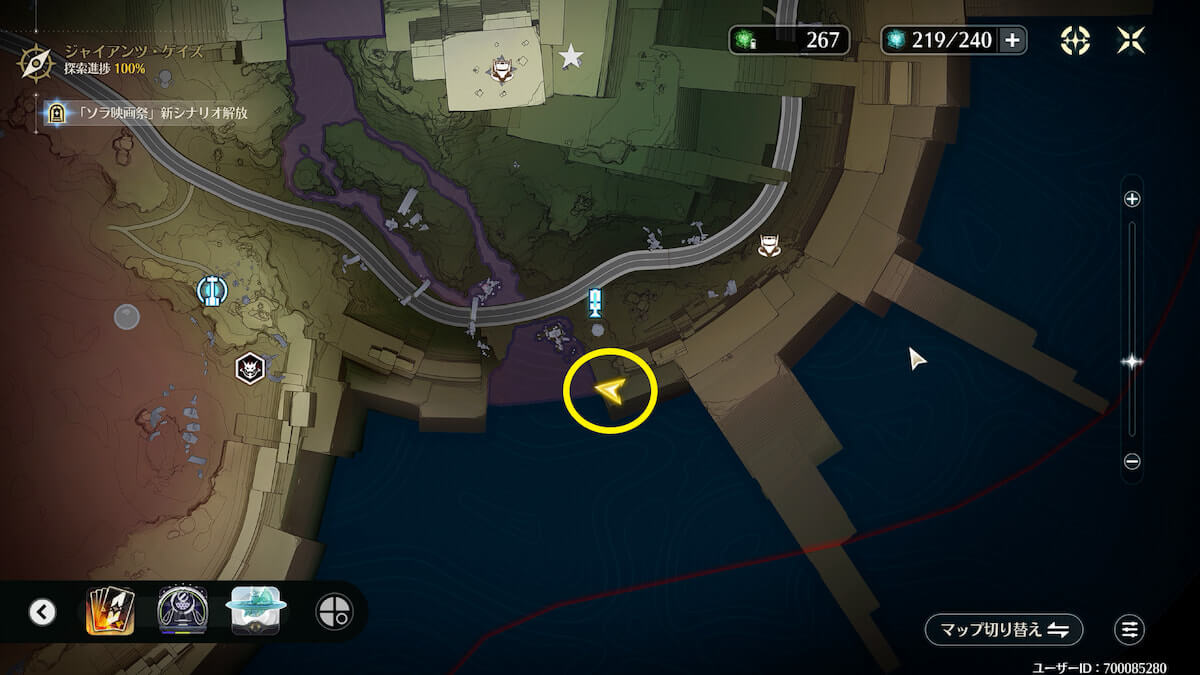1200x675 pixels.
Task: Switch maps with the マップ切り替え button
Action: [1004, 629]
